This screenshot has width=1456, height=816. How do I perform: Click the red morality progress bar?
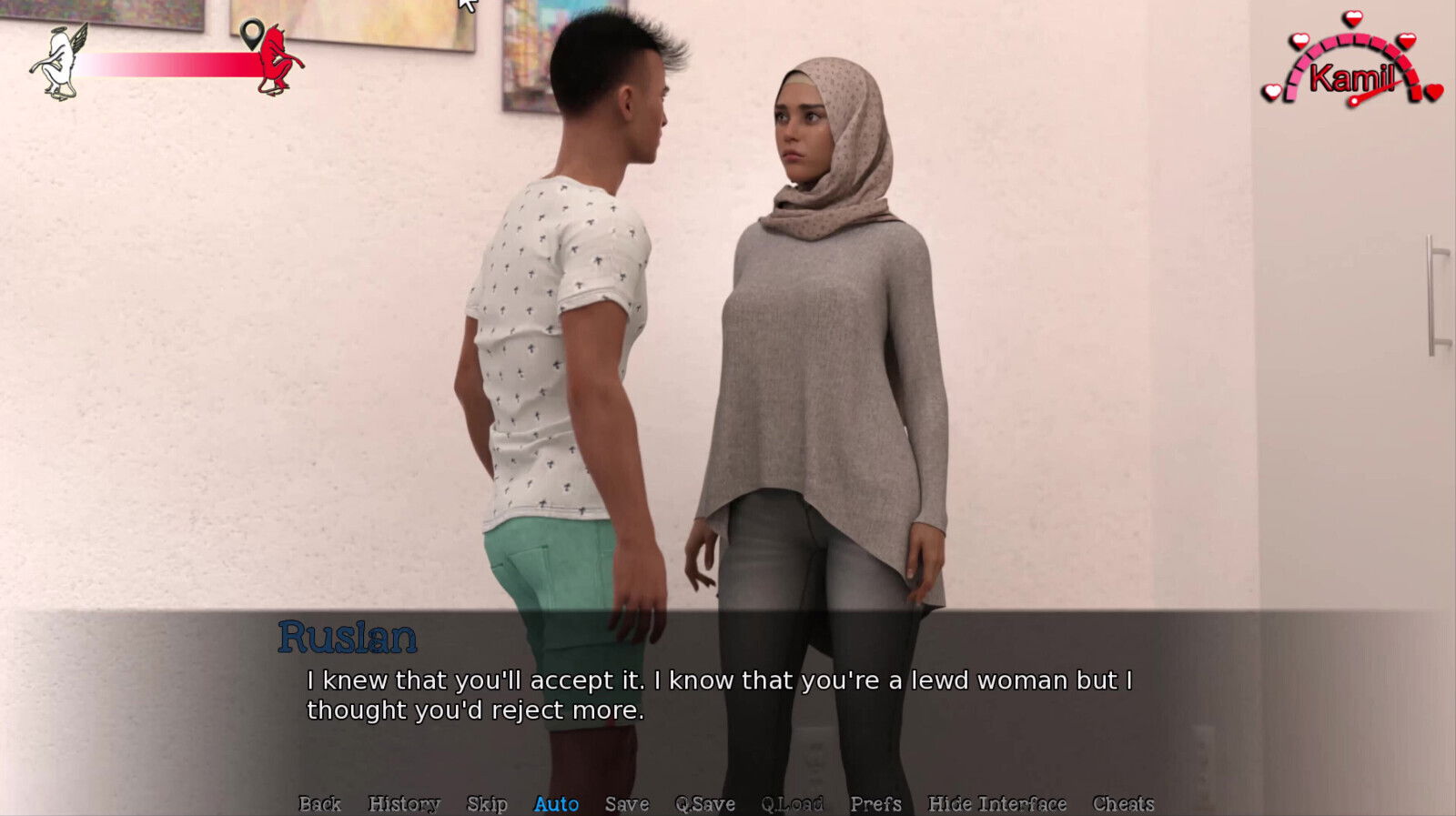coord(164,64)
